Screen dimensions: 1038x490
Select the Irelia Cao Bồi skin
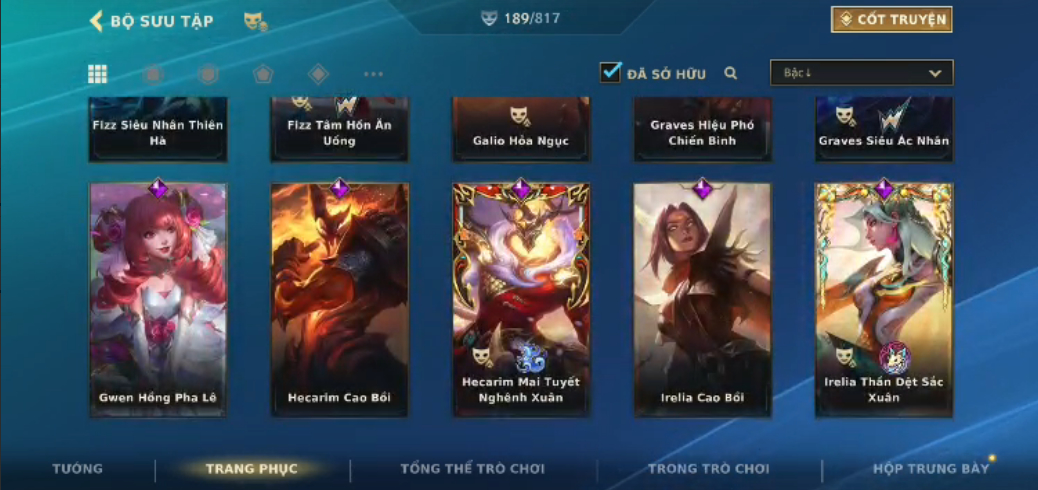click(702, 299)
